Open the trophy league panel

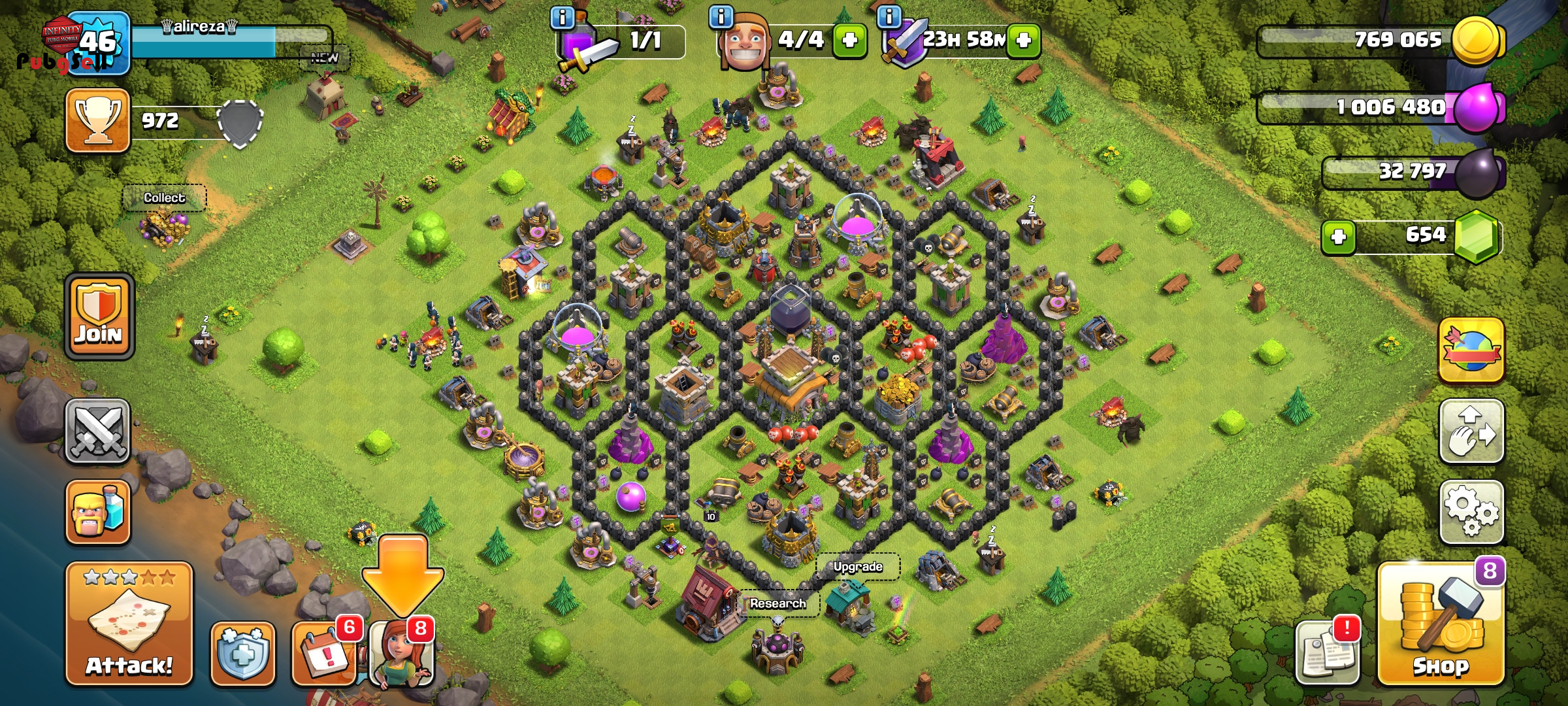point(97,121)
